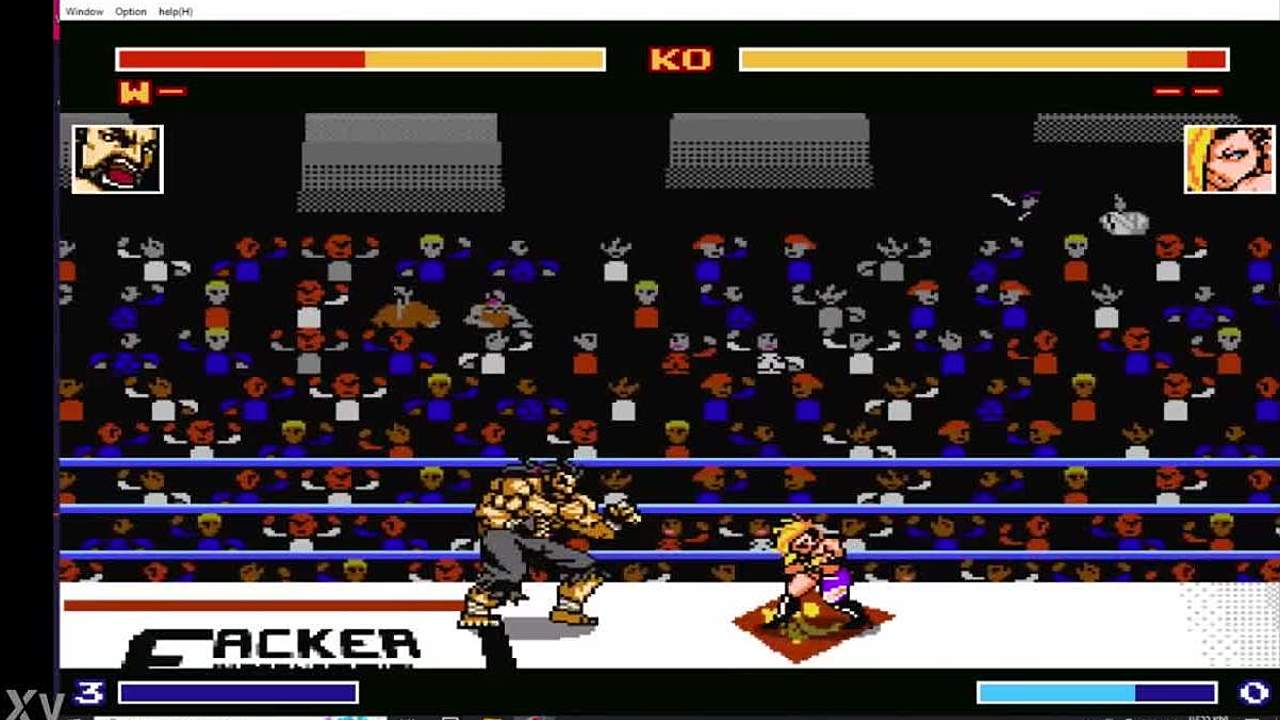Click the bearded fighter portrait
The width and height of the screenshot is (1280, 720).
(117, 159)
